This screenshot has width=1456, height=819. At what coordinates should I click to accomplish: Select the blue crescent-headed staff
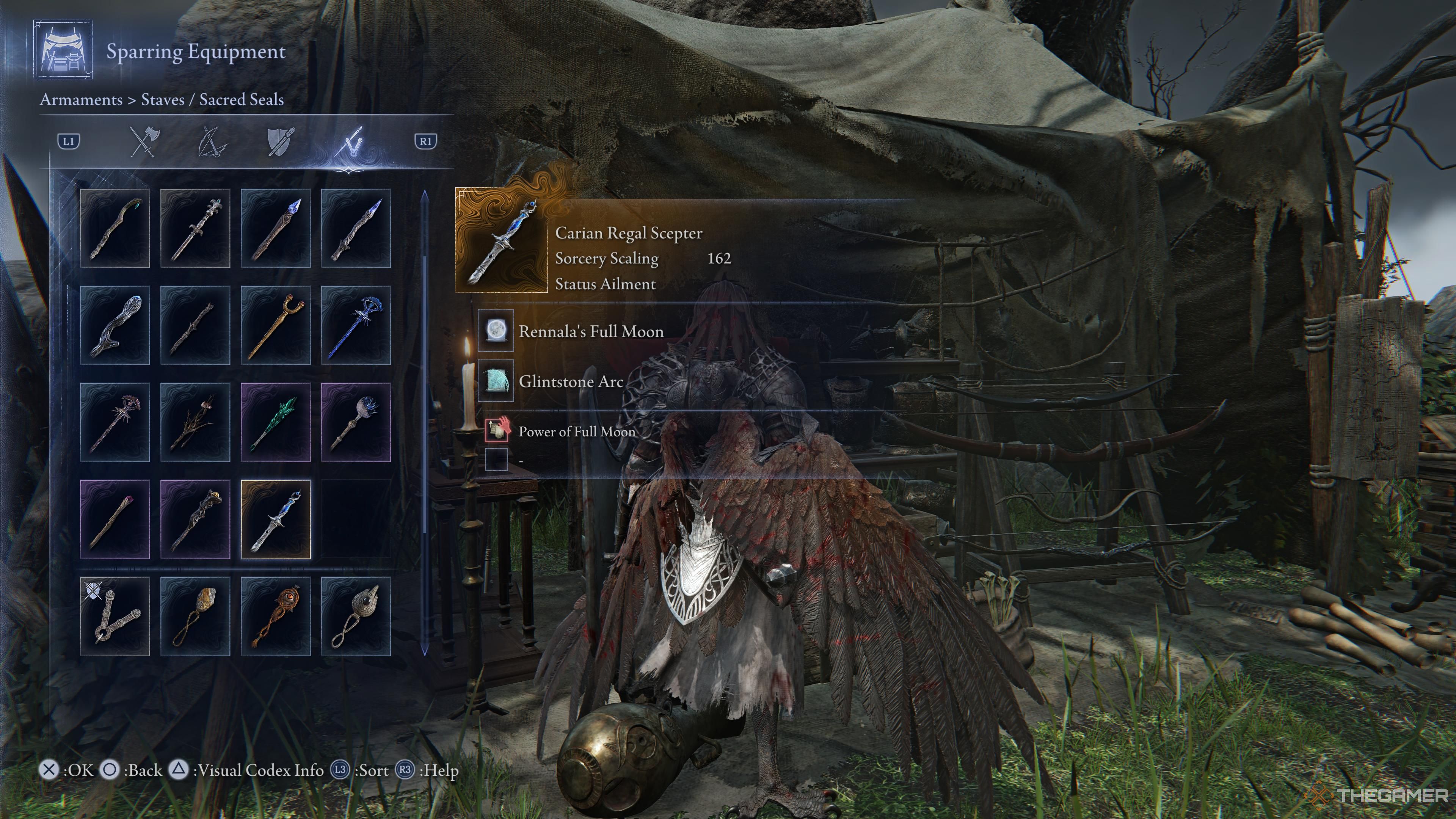click(x=356, y=325)
